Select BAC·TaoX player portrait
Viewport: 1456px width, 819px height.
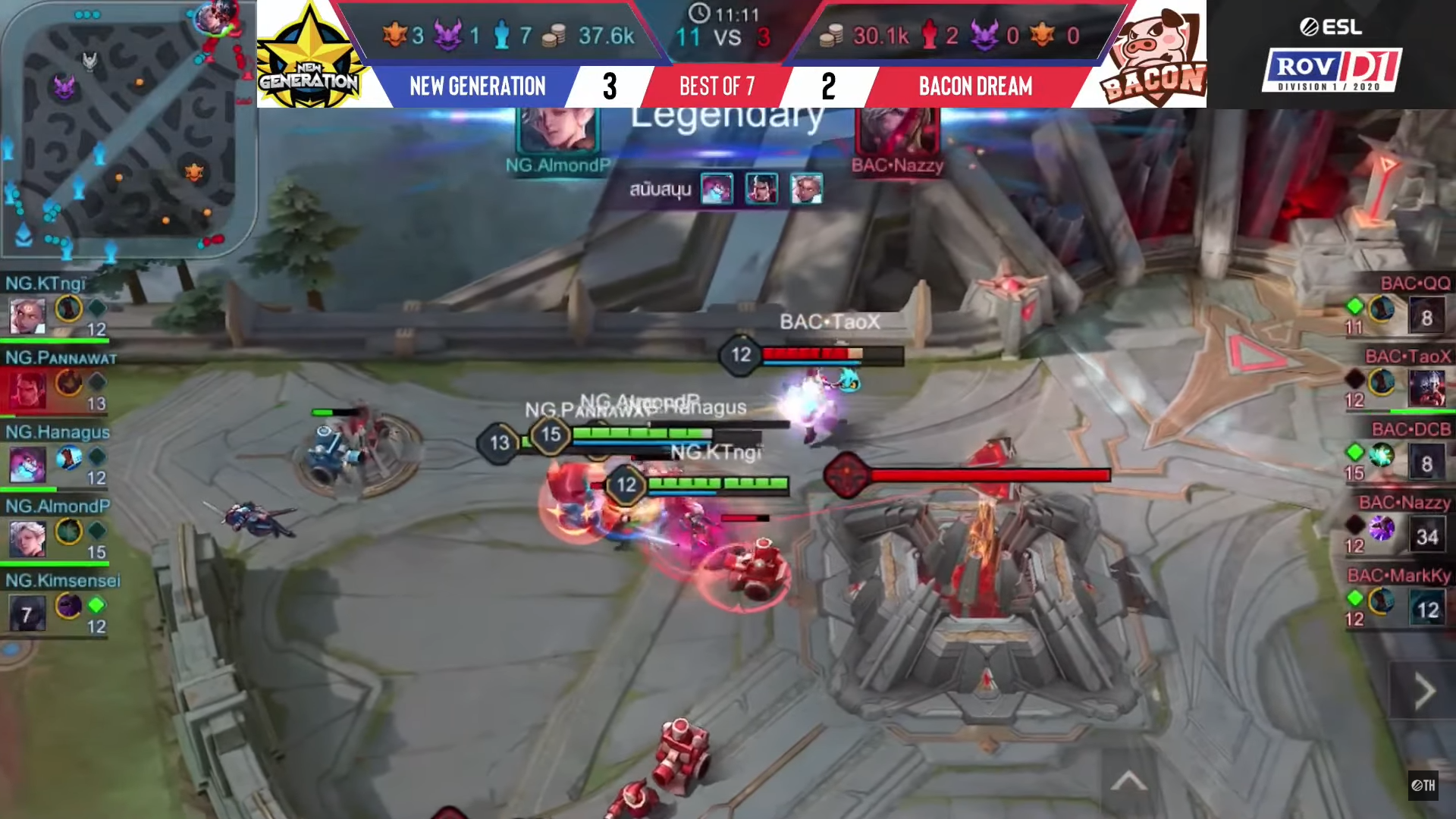click(1426, 389)
